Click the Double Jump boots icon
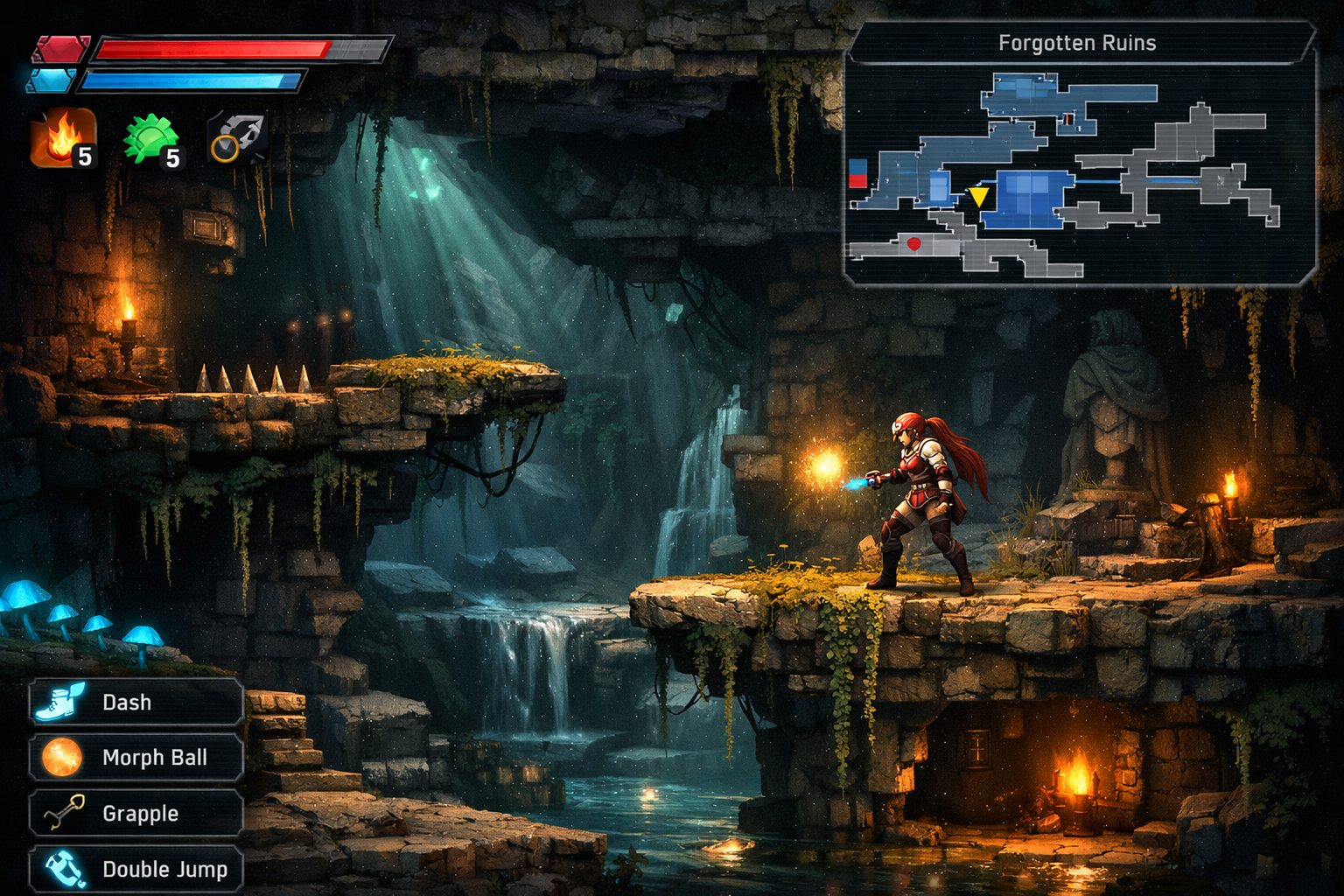The width and height of the screenshot is (1344, 896). coord(66,870)
